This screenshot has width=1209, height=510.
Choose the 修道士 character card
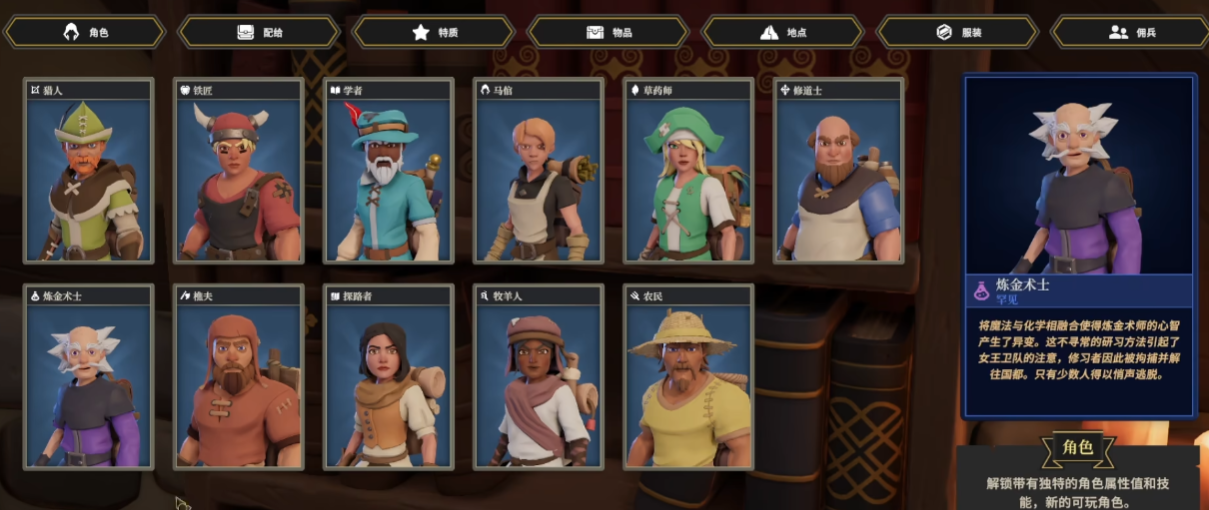[839, 172]
